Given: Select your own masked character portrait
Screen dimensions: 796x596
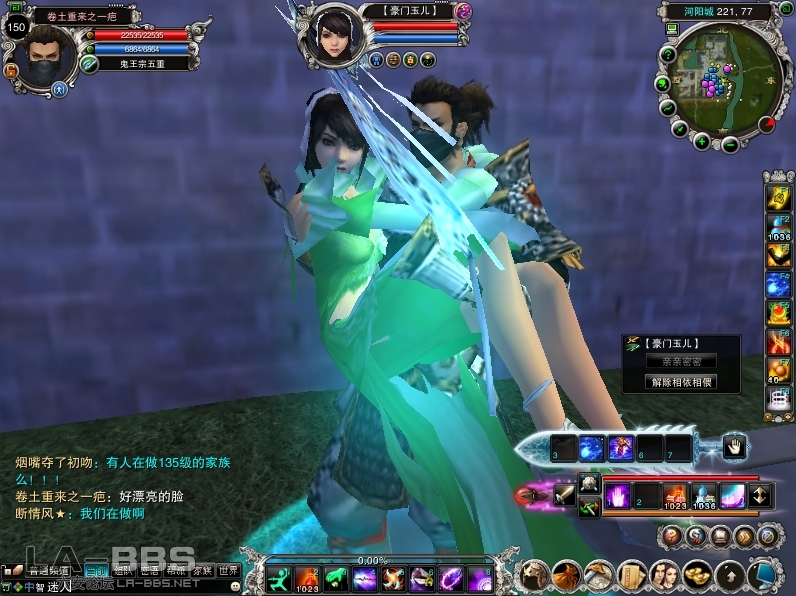Looking at the screenshot, I should tap(45, 56).
